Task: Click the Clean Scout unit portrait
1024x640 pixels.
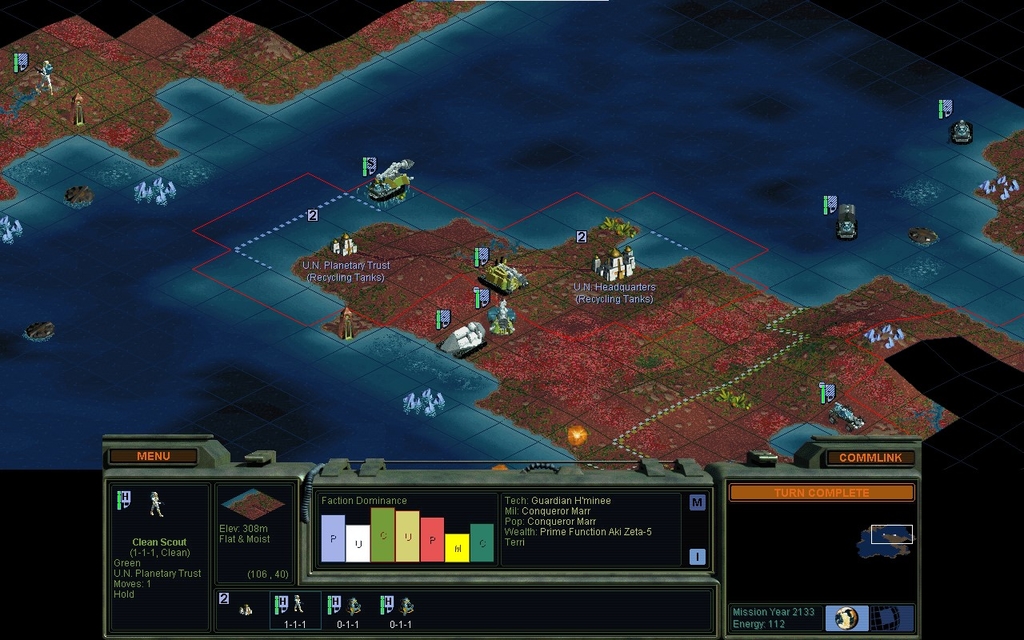Action: [157, 504]
